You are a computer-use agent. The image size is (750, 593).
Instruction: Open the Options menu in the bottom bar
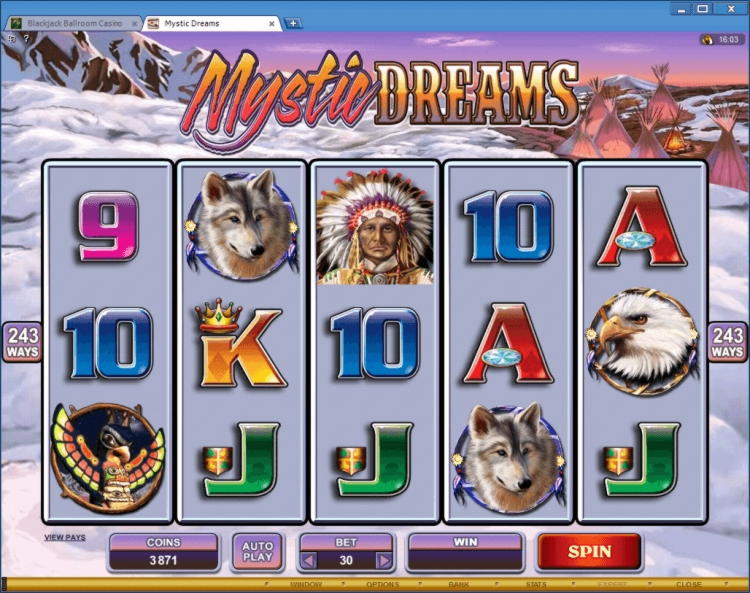[x=382, y=584]
